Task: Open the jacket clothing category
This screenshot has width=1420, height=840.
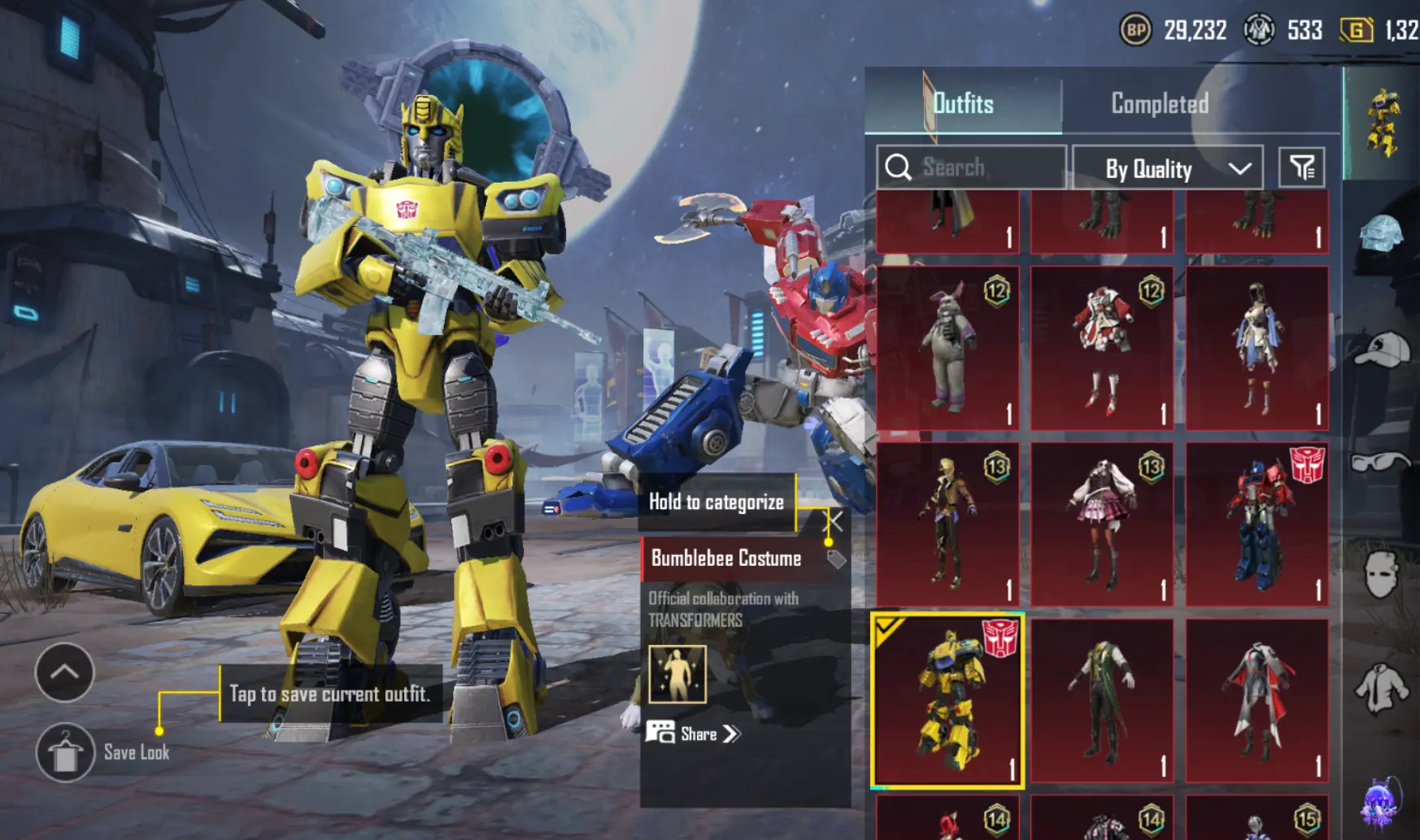Action: (x=1381, y=689)
